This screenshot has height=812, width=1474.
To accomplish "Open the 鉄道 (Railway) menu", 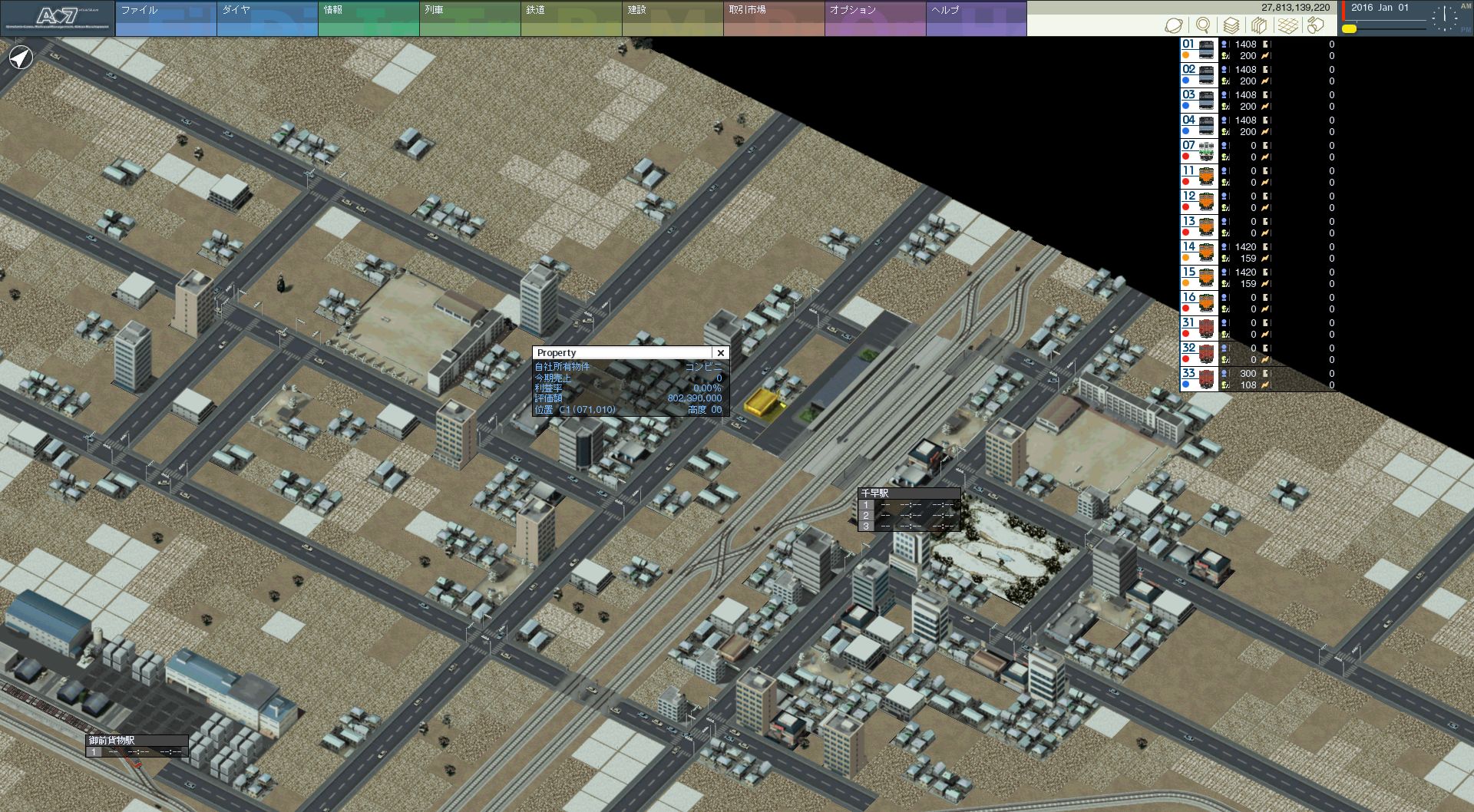I will [570, 18].
